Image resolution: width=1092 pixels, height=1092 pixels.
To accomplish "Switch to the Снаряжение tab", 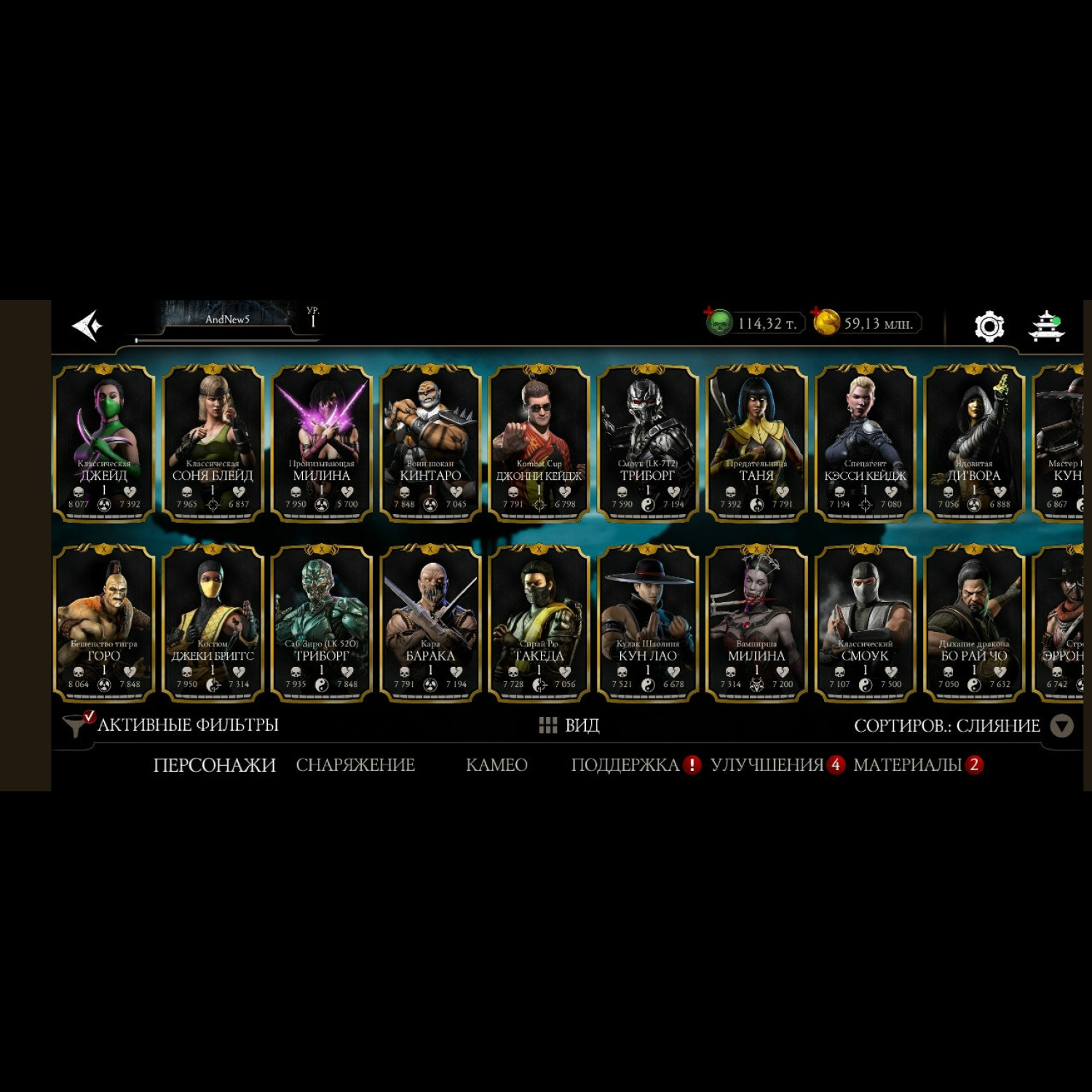I will (355, 765).
